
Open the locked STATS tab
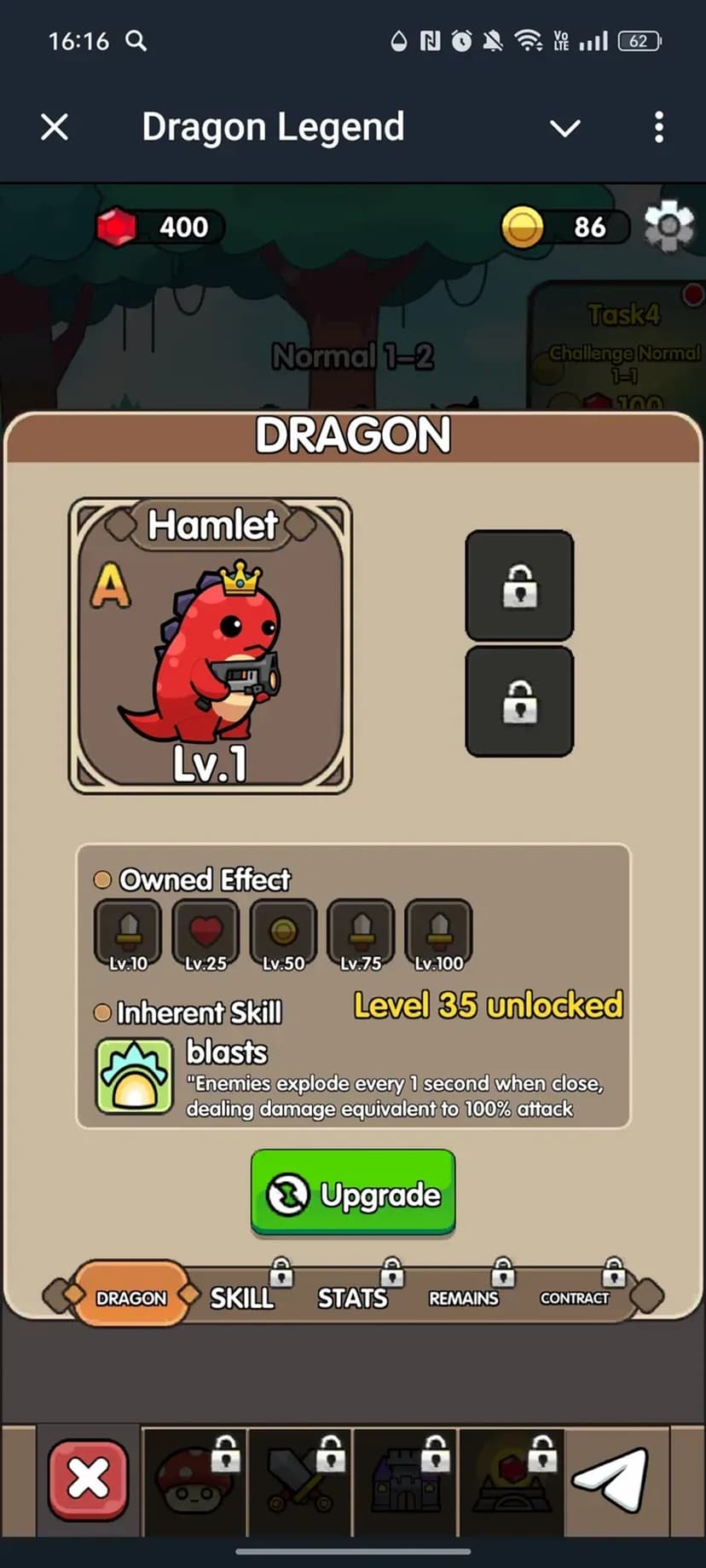pyautogui.click(x=353, y=1297)
